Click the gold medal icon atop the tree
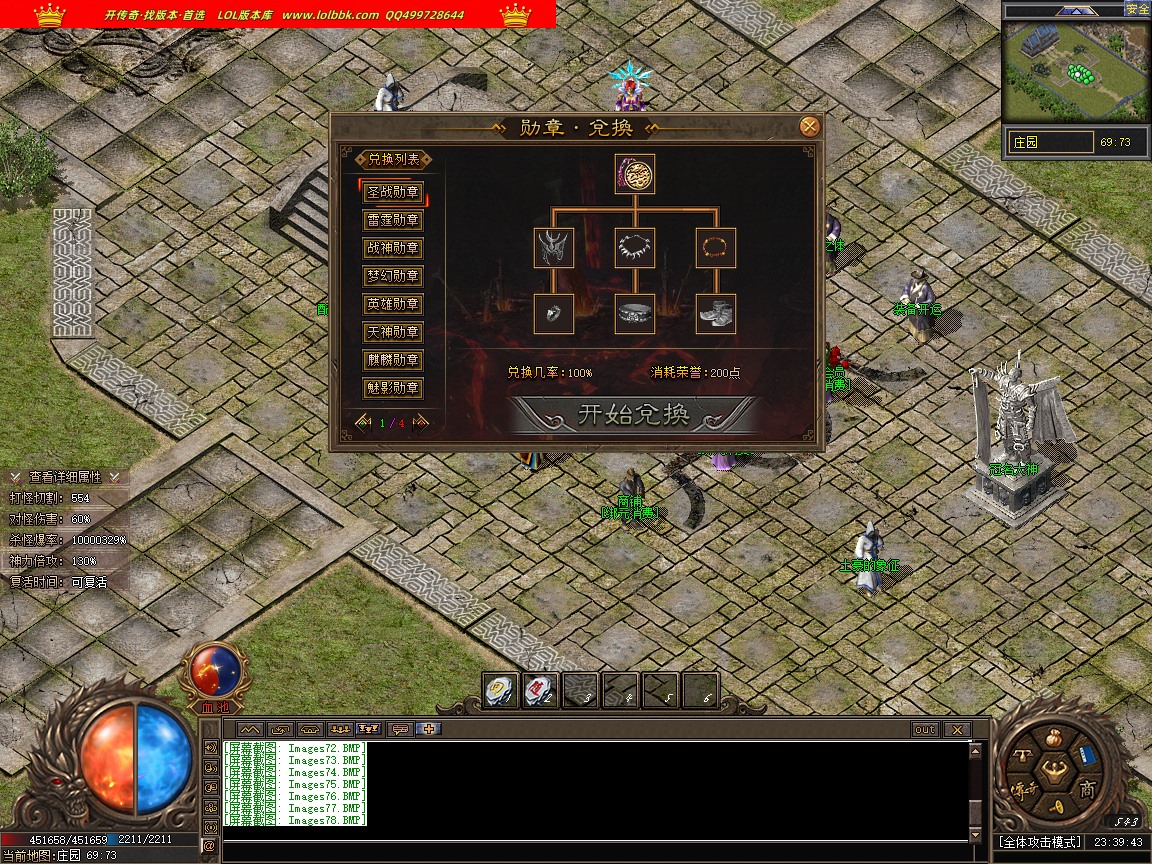 [635, 174]
